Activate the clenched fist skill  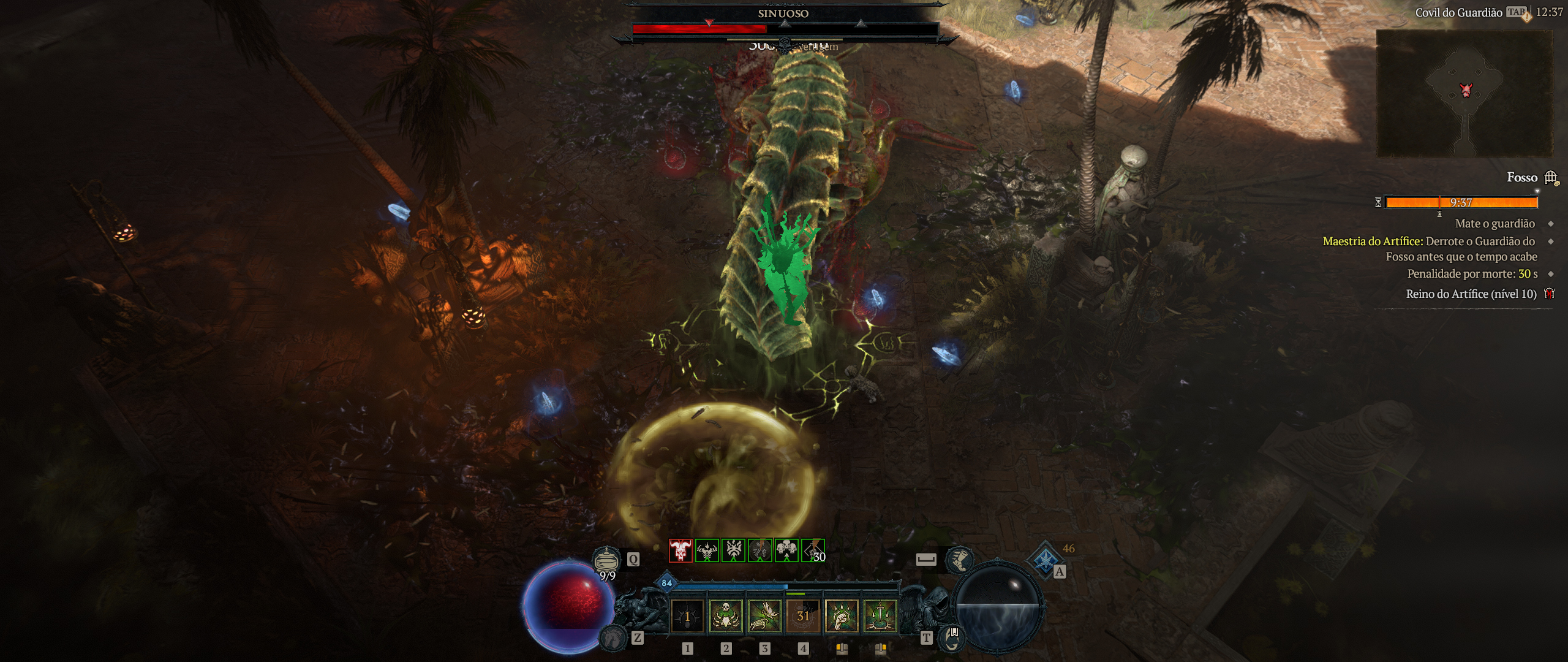(x=842, y=616)
